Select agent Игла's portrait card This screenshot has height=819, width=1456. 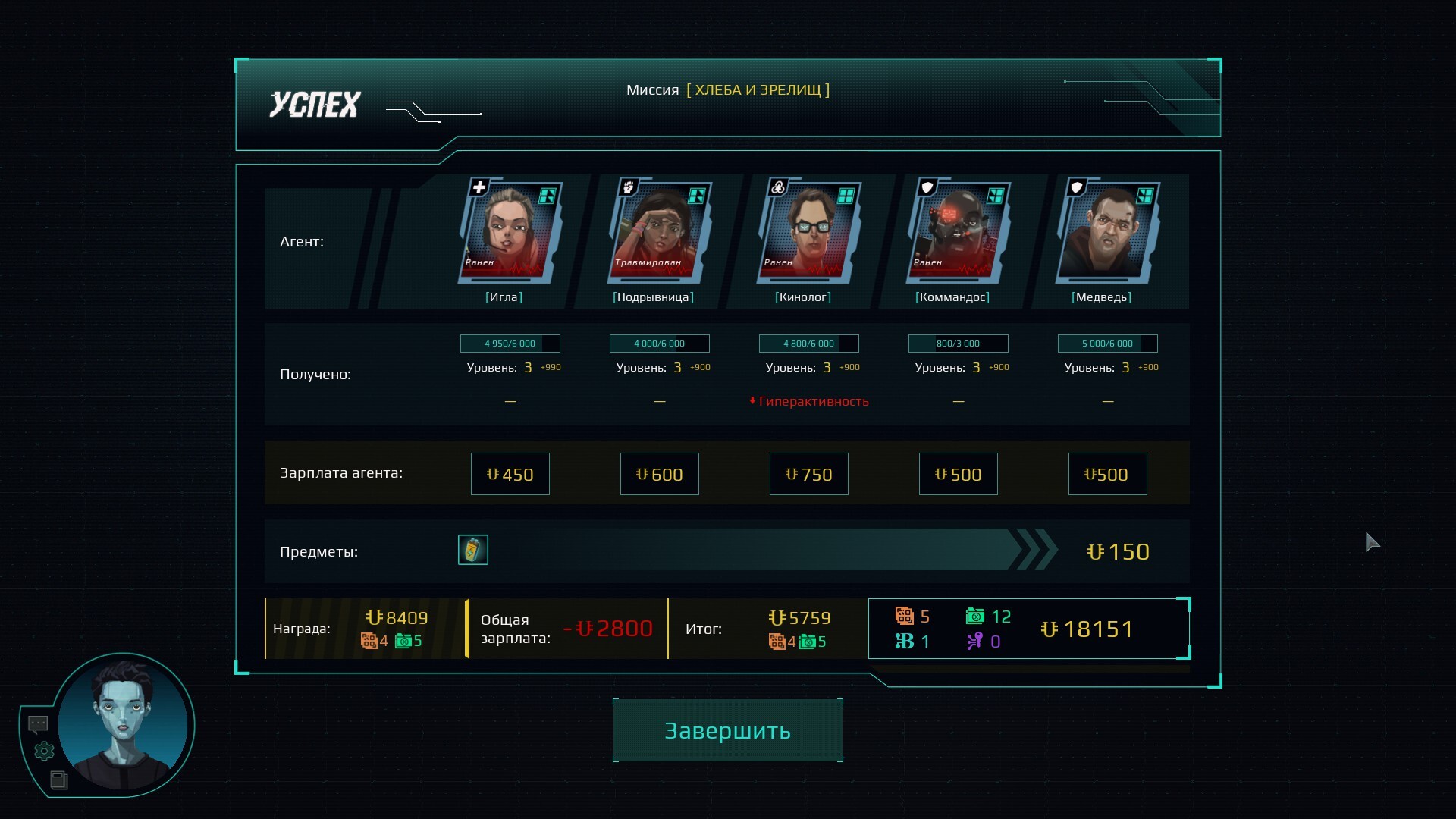coord(509,231)
